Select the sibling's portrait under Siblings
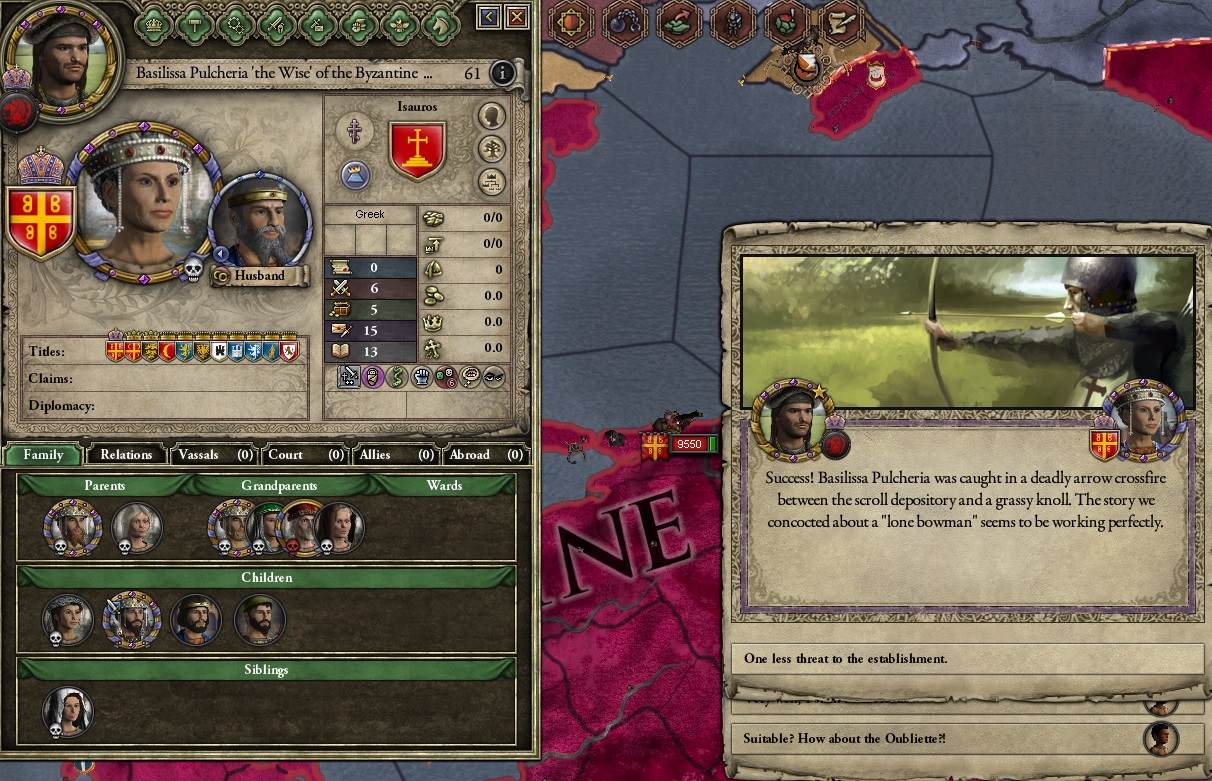 point(68,711)
